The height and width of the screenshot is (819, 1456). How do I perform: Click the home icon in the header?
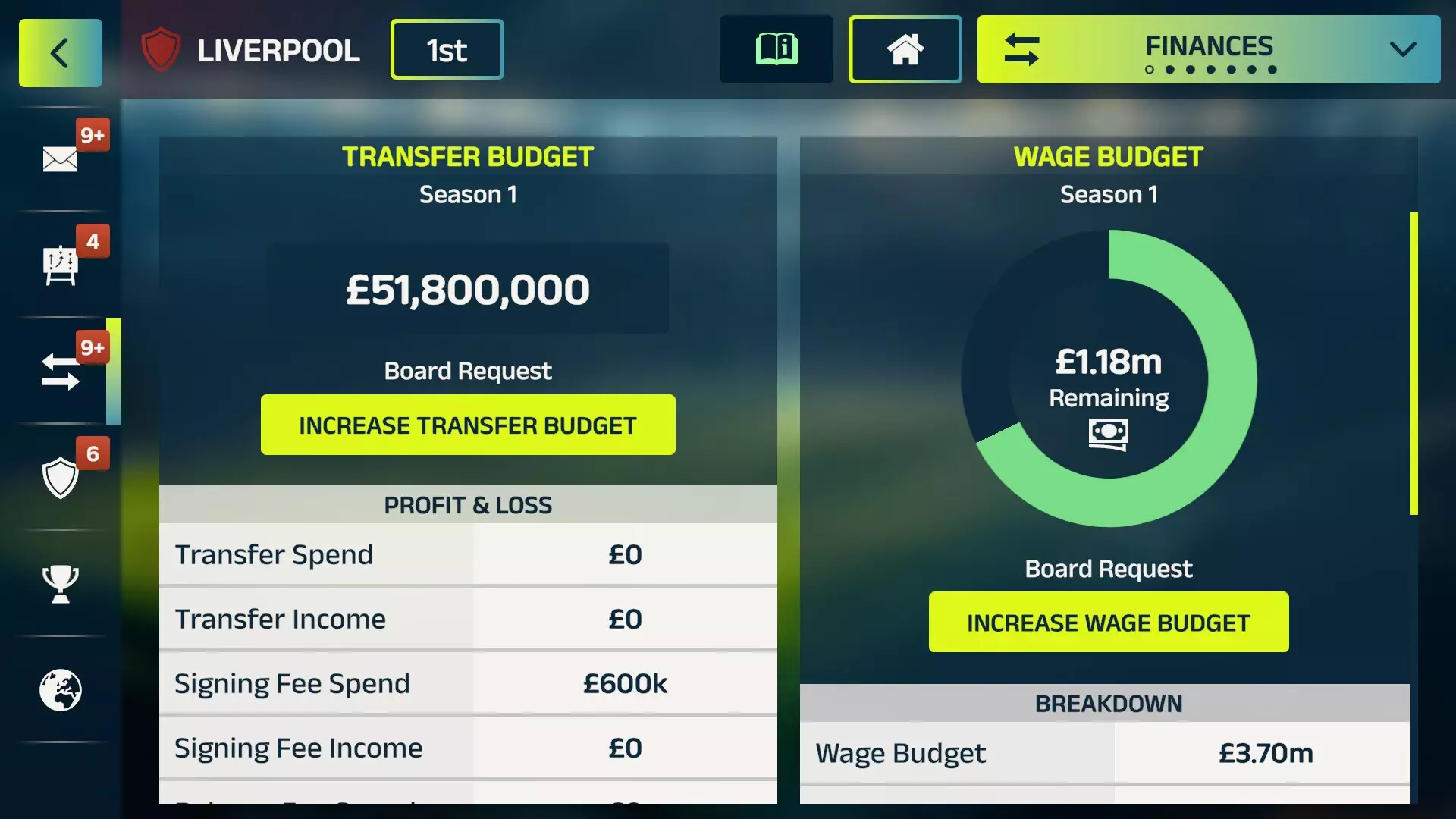(905, 49)
